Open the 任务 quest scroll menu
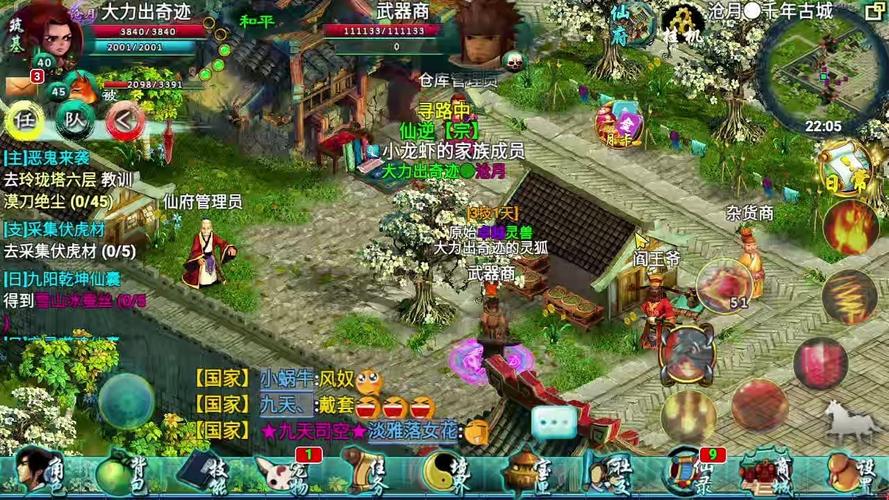The width and height of the screenshot is (889, 500). click(364, 472)
